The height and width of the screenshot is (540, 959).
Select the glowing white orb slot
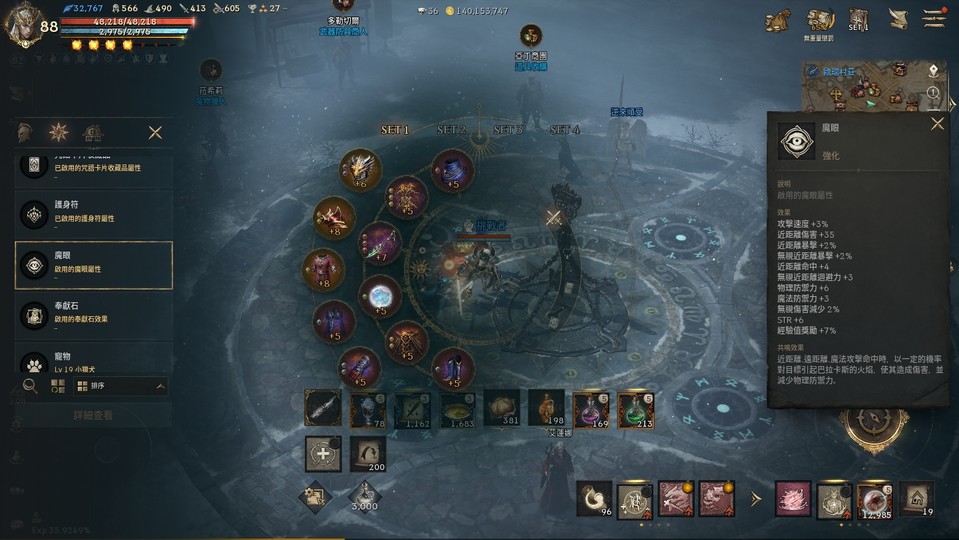(380, 296)
